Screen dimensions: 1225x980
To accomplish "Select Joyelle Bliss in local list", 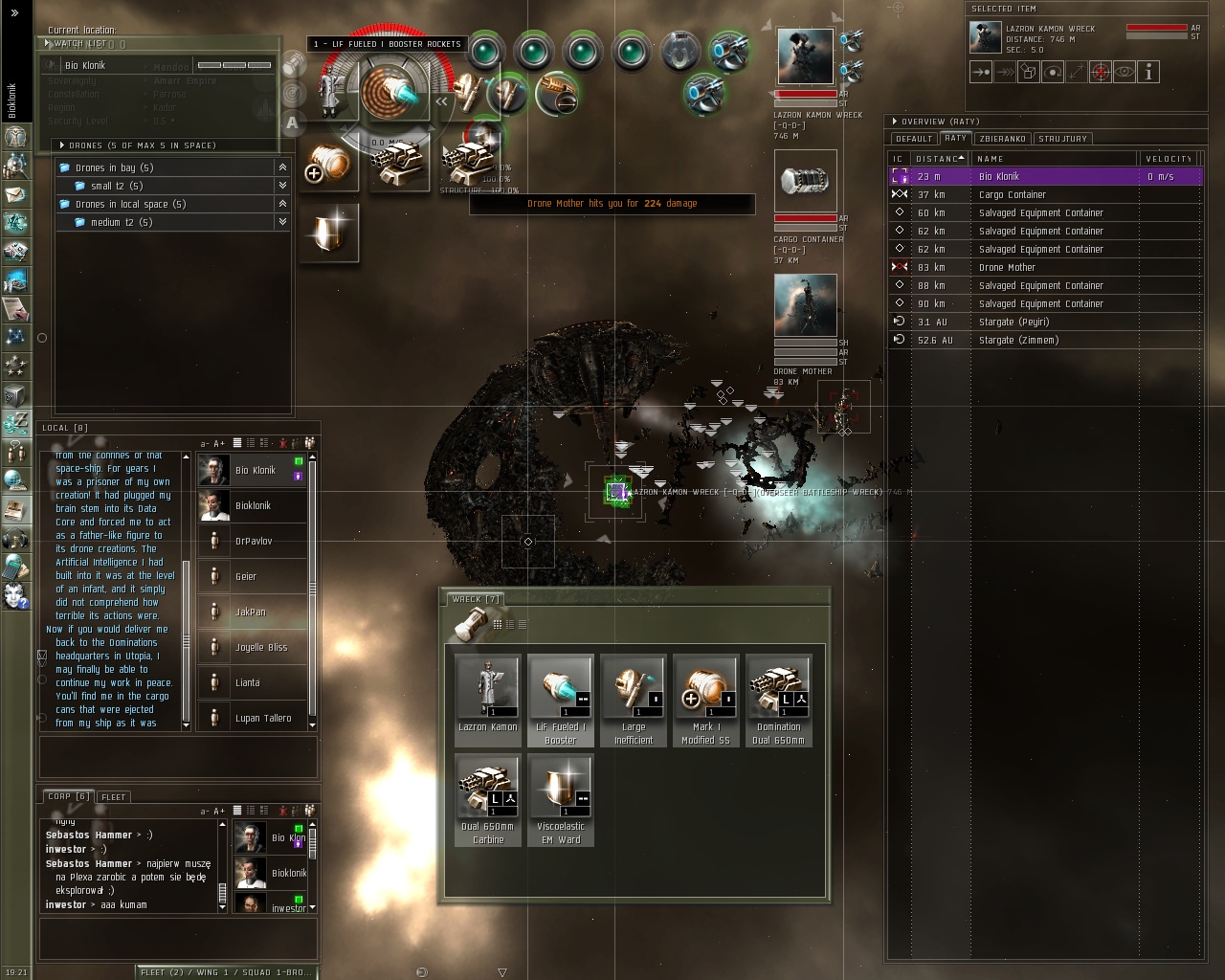I will tap(260, 648).
